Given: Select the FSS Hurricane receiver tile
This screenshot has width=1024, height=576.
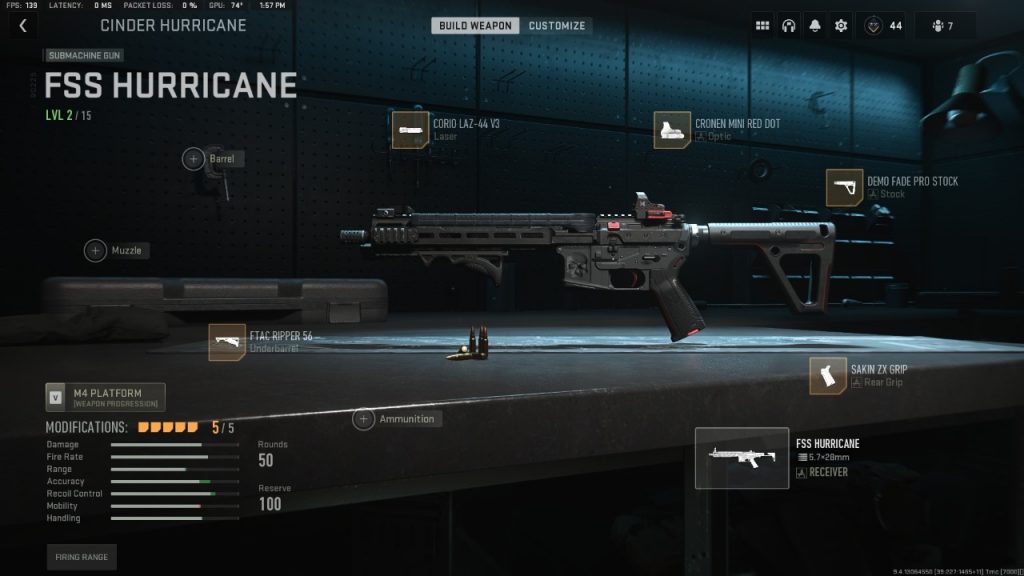Looking at the screenshot, I should click(x=741, y=458).
